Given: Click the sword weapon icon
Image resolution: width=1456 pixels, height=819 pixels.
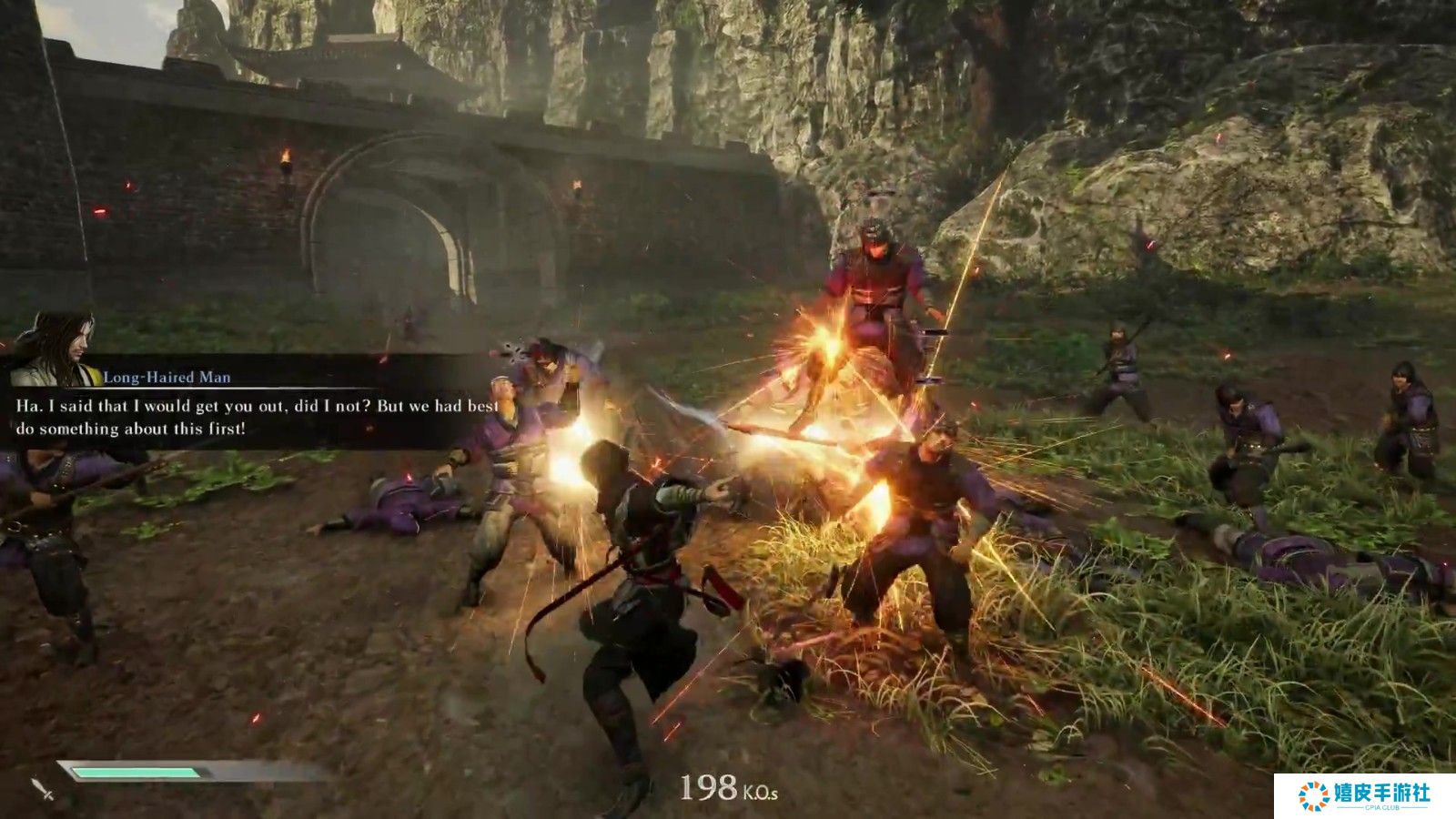Looking at the screenshot, I should [x=42, y=788].
